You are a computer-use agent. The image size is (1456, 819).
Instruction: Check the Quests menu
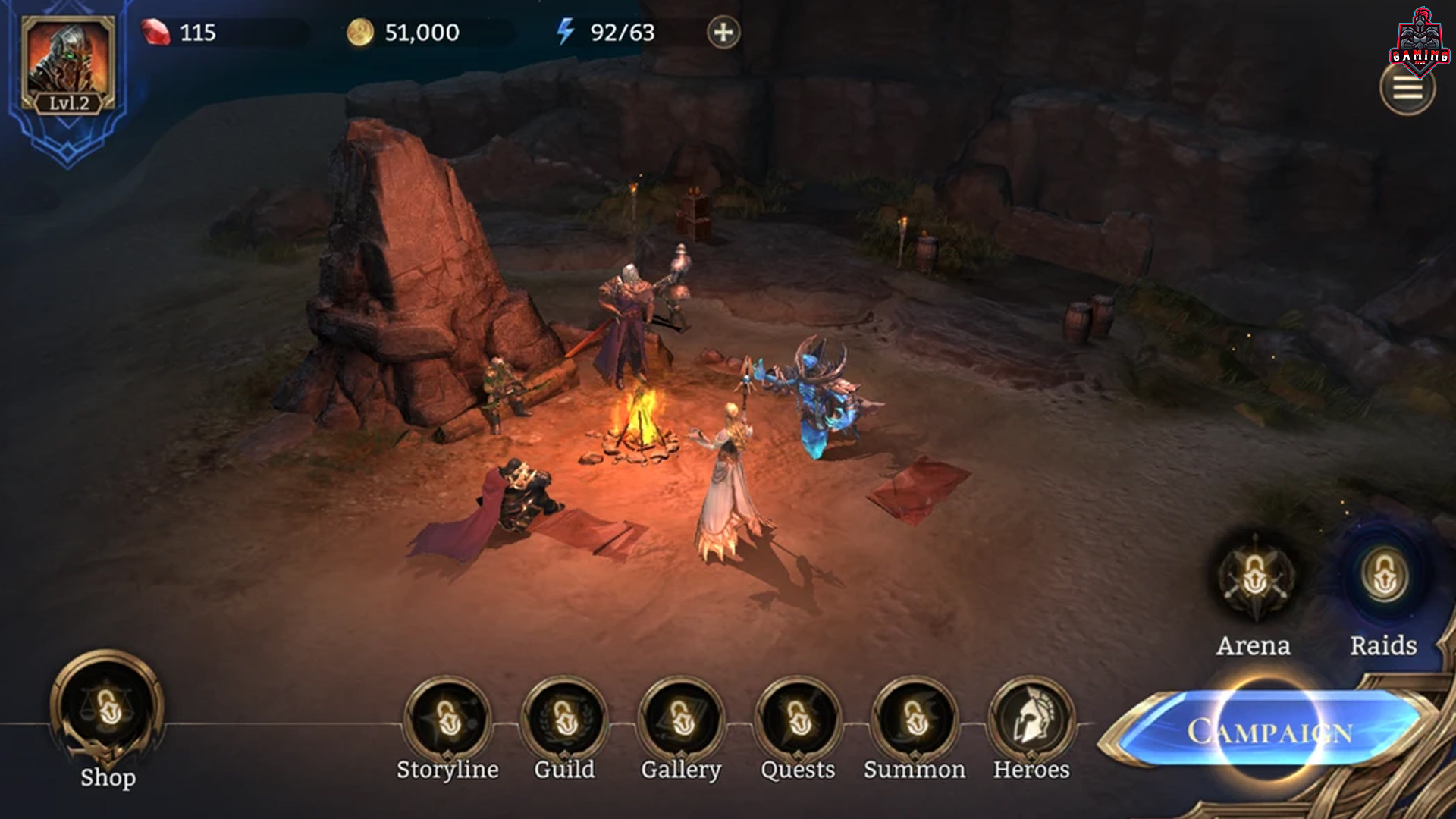tap(798, 719)
